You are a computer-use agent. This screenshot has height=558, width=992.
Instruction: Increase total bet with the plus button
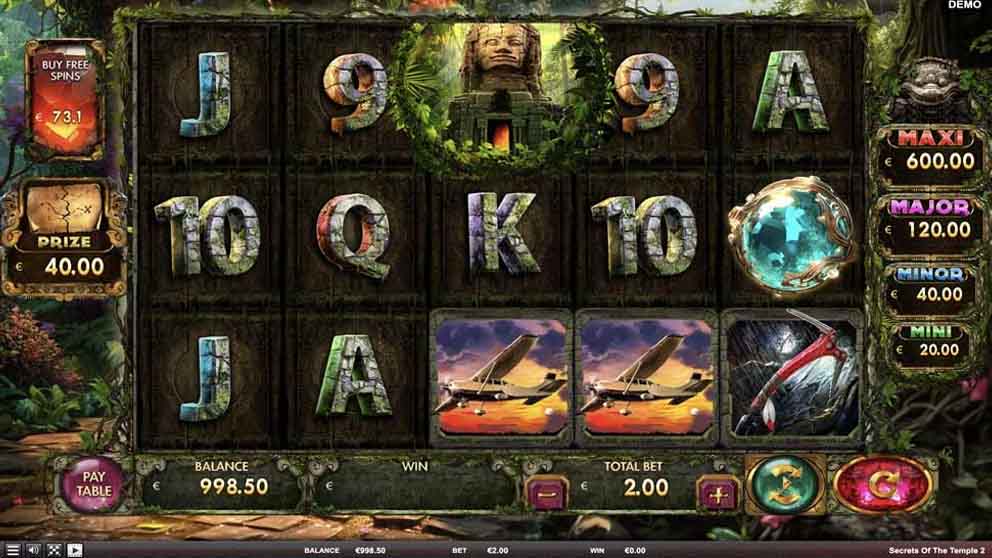tap(717, 492)
